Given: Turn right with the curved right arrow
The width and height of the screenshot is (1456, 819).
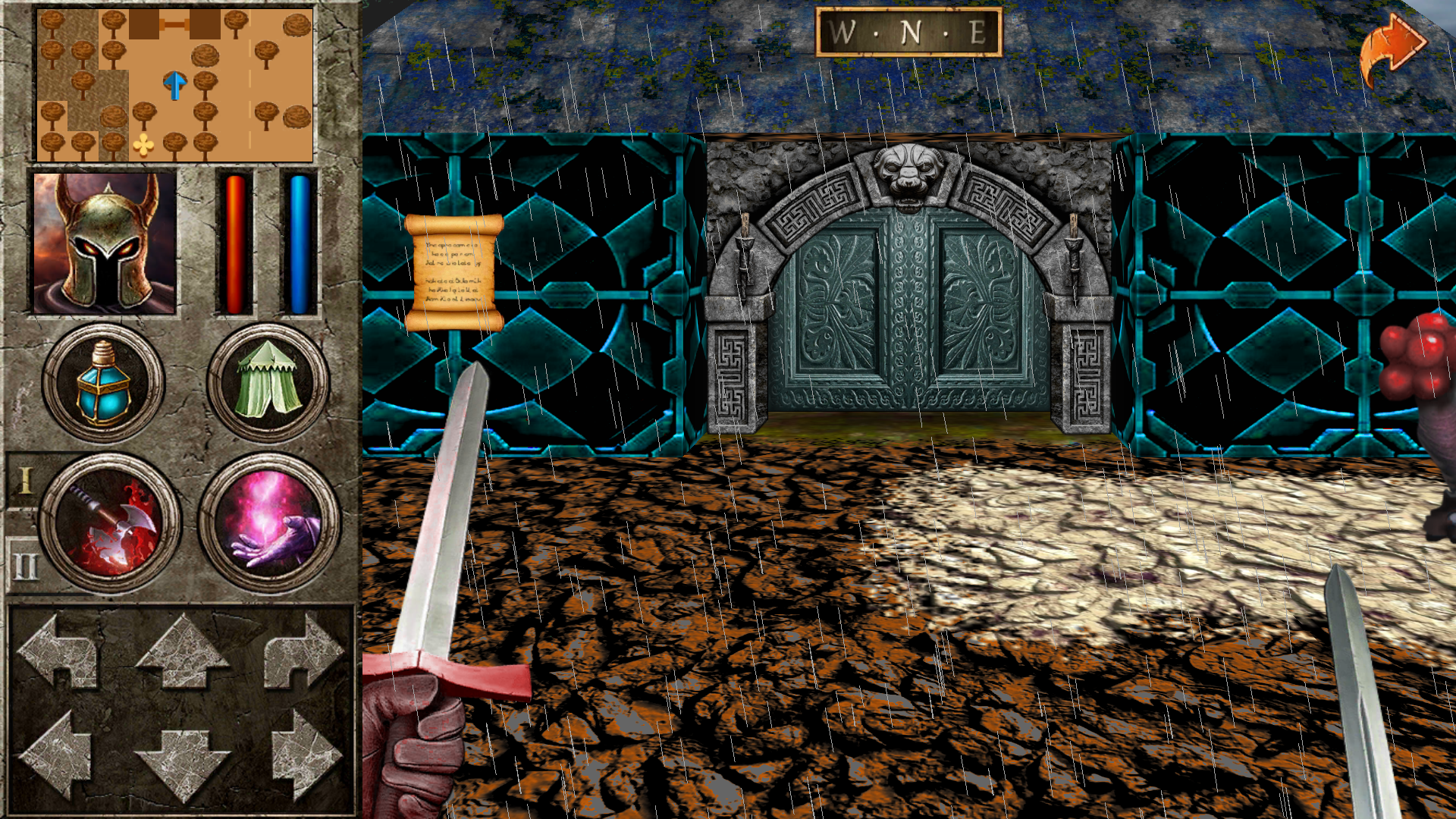Looking at the screenshot, I should [x=303, y=651].
